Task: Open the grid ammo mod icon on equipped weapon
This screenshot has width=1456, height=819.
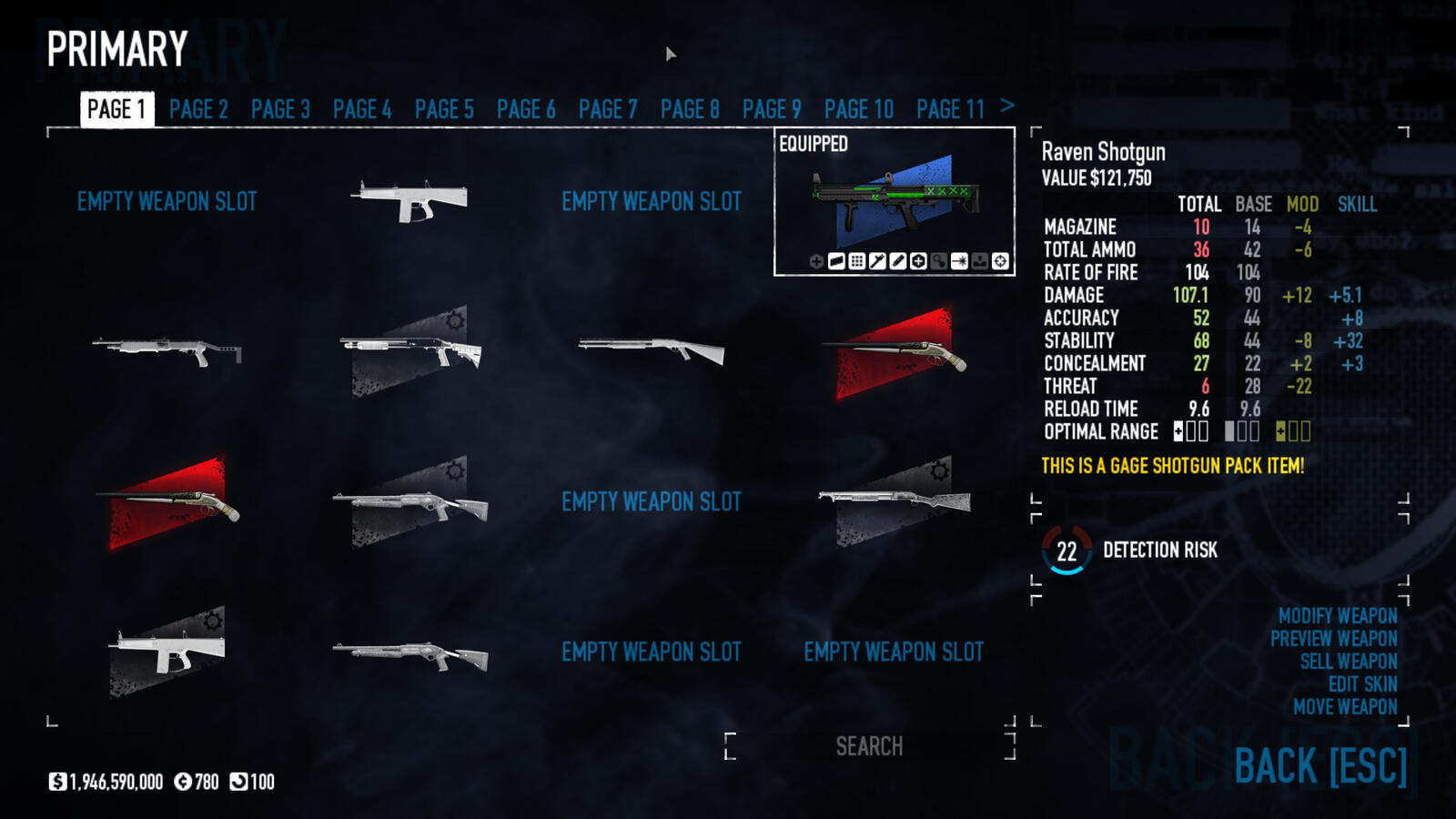Action: tap(858, 261)
